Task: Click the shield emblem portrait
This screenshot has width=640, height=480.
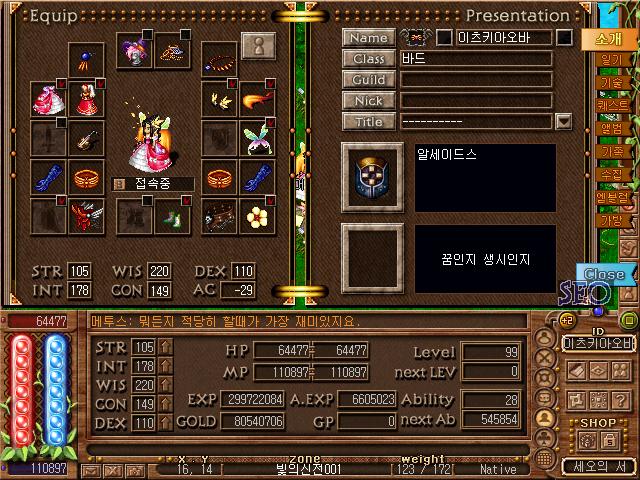Action: point(372,178)
